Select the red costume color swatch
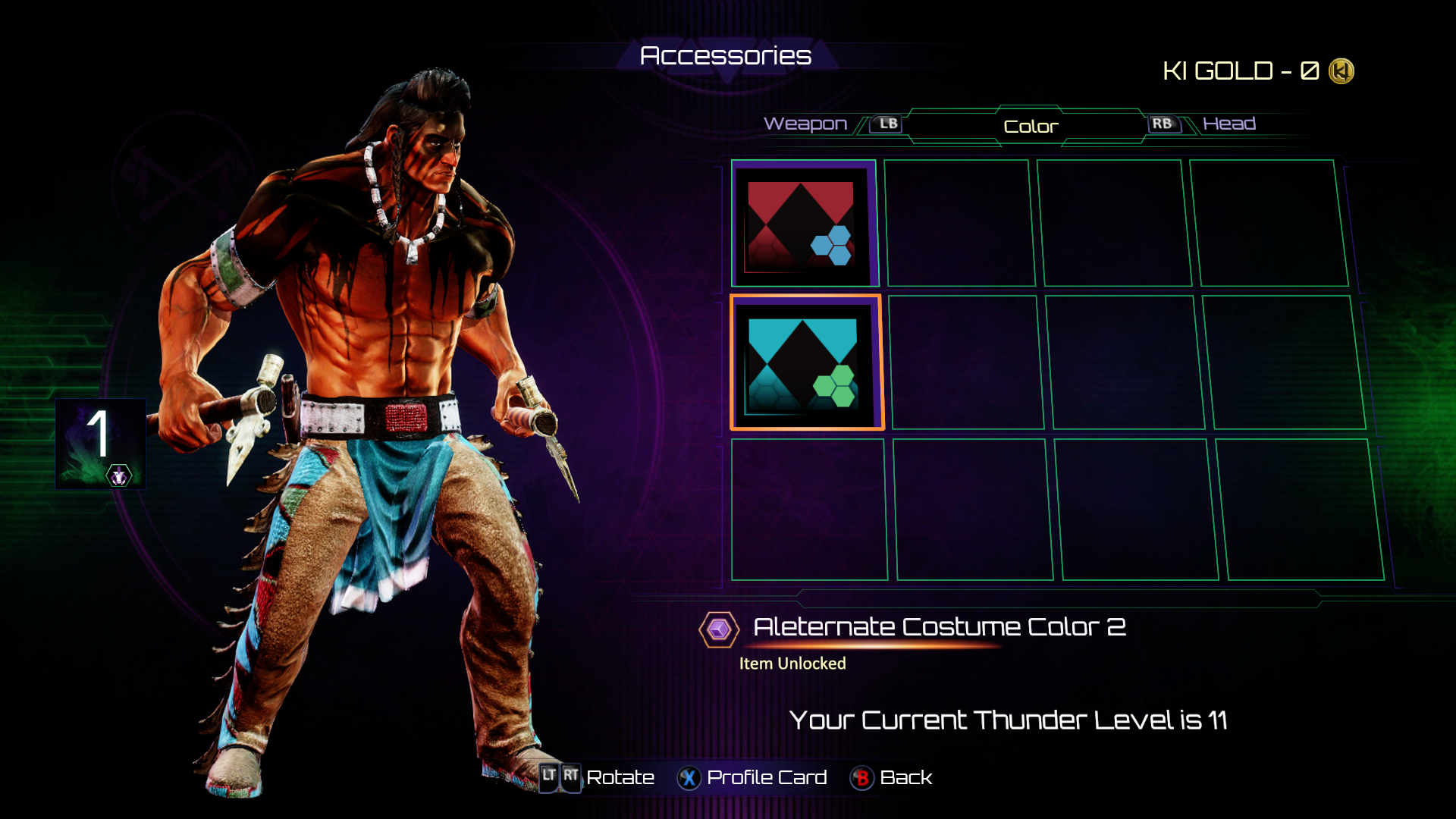 tap(803, 224)
